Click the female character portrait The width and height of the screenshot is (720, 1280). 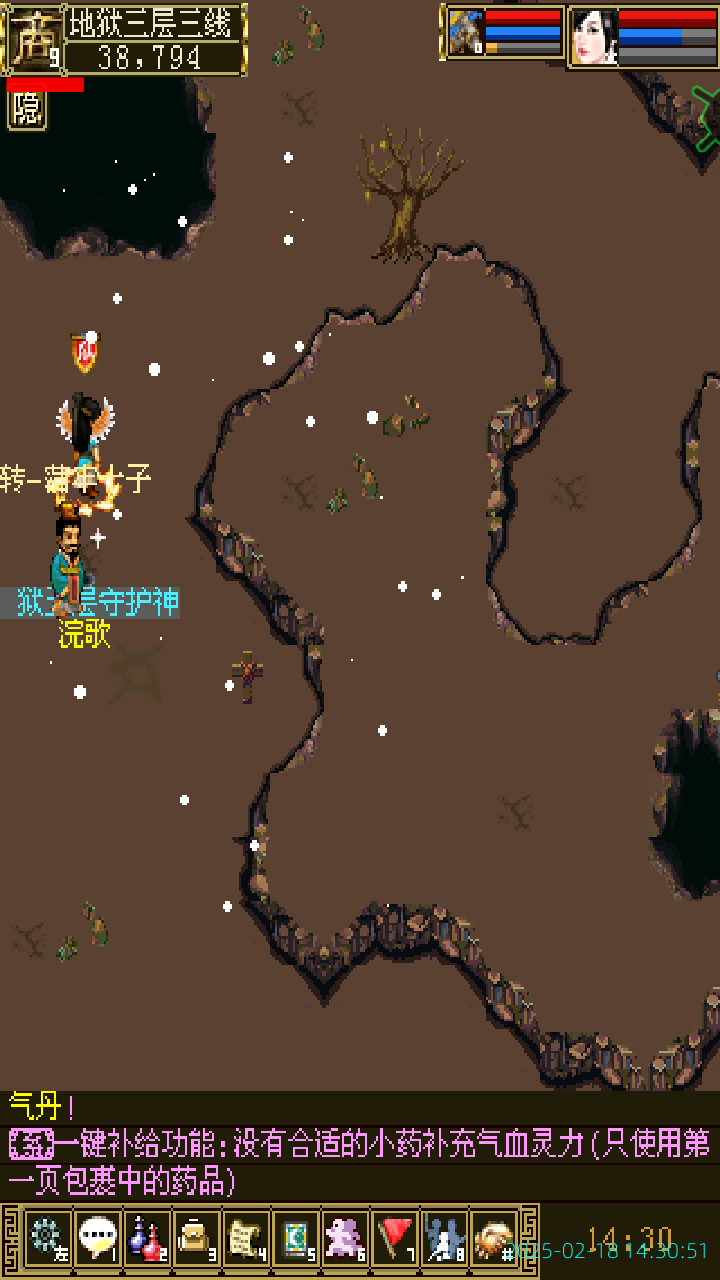pyautogui.click(x=593, y=37)
